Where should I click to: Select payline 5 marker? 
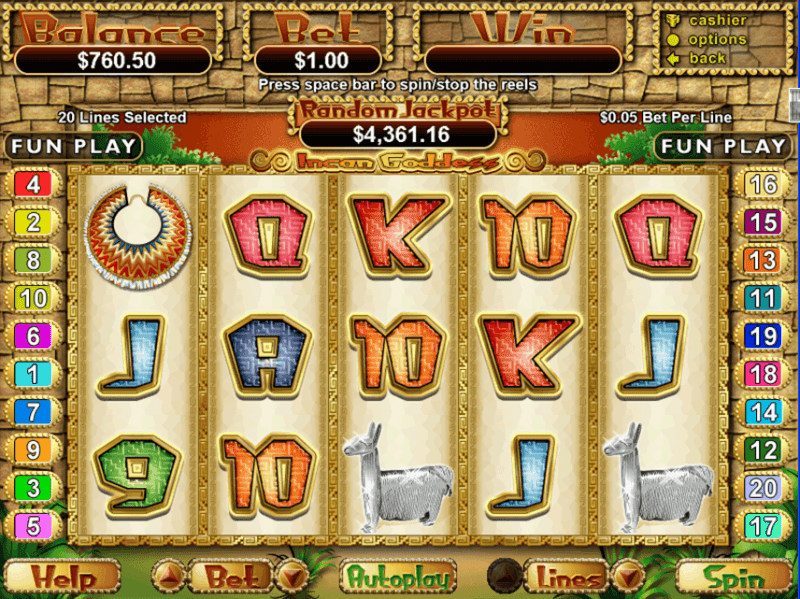34,525
